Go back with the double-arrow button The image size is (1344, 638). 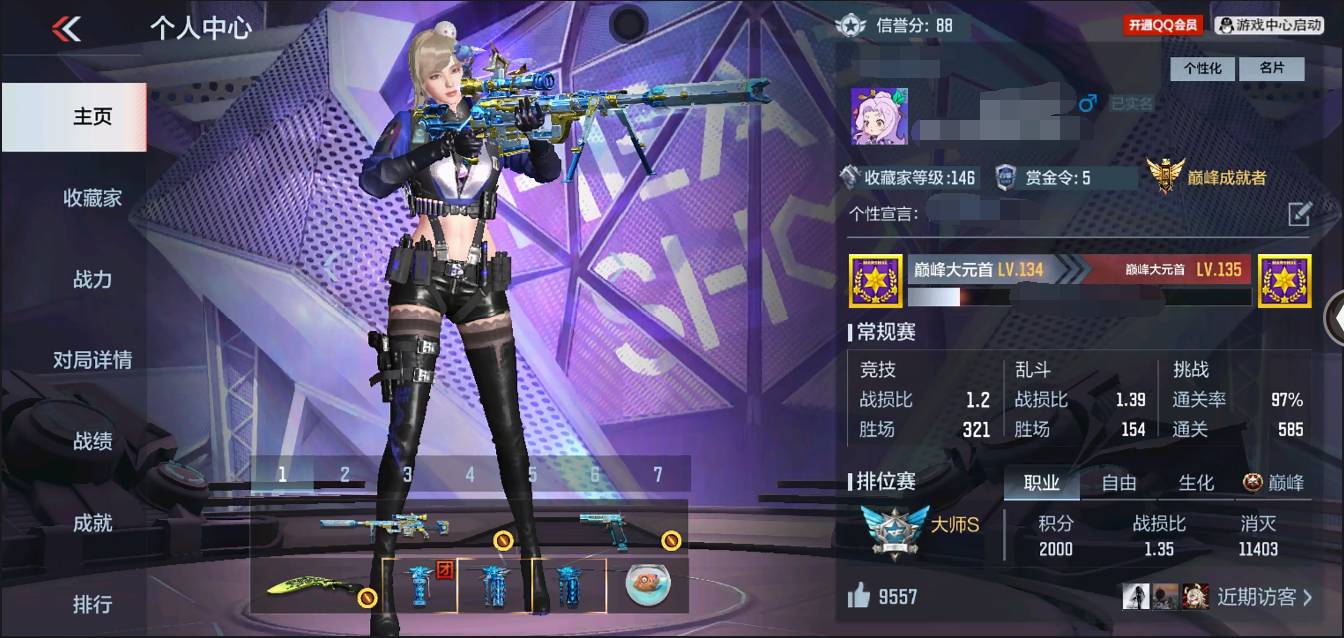(66, 28)
